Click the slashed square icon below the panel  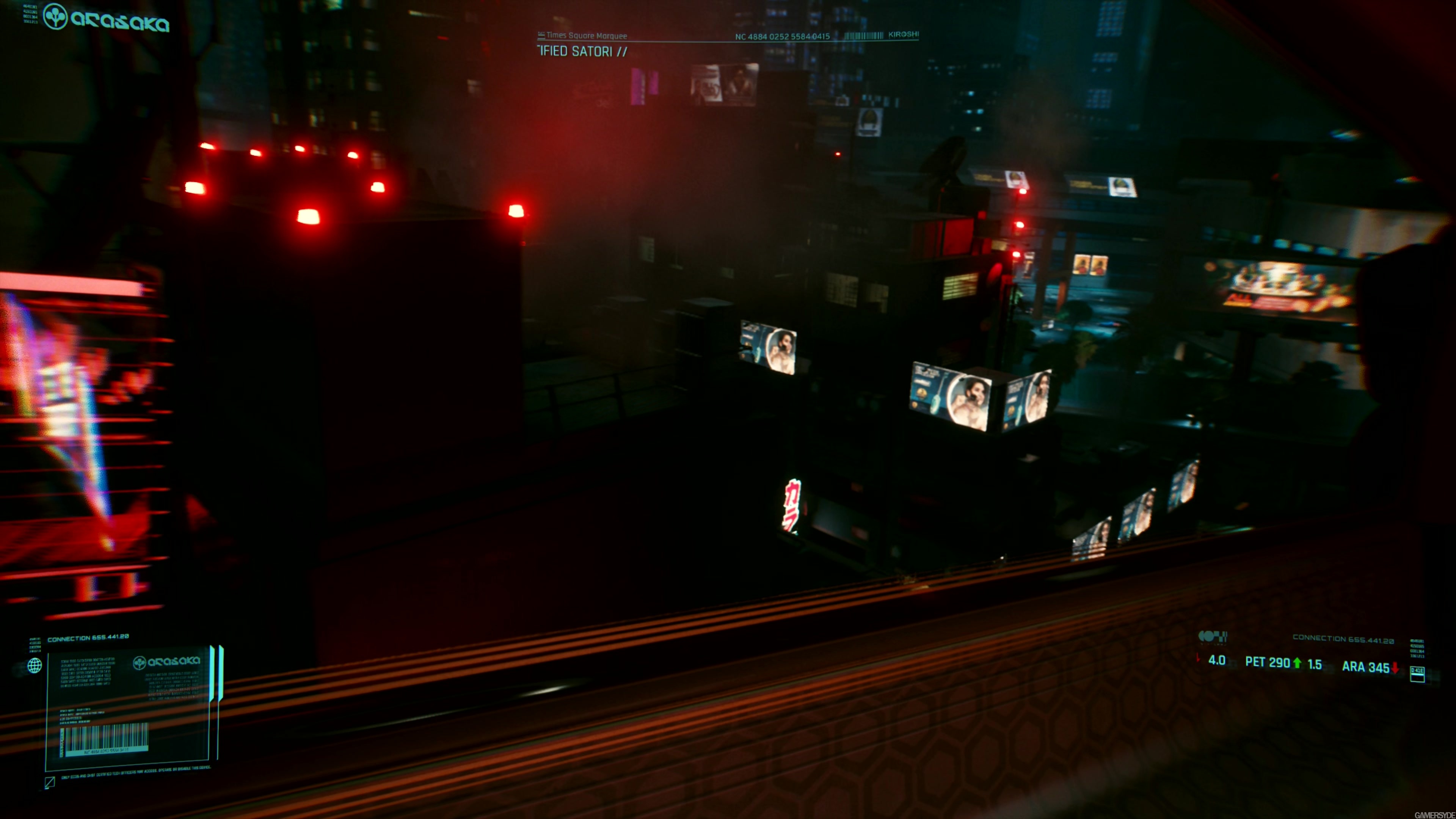pyautogui.click(x=50, y=782)
